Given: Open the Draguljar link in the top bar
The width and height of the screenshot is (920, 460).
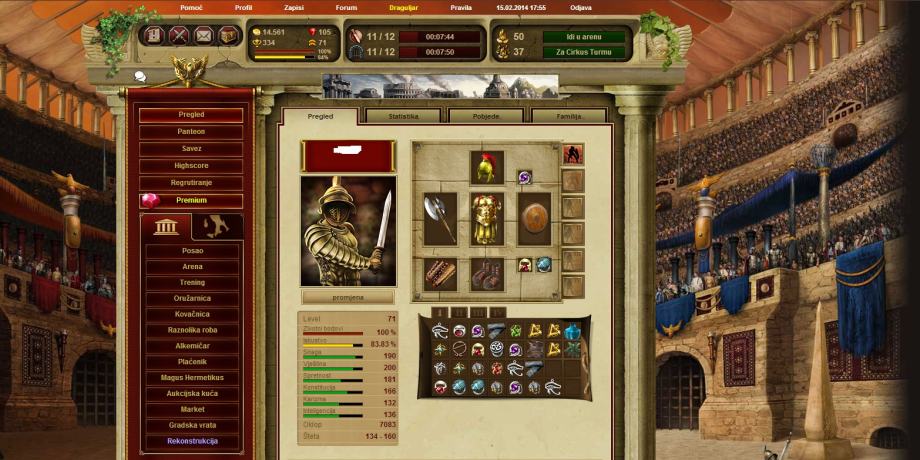Looking at the screenshot, I should (x=404, y=7).
